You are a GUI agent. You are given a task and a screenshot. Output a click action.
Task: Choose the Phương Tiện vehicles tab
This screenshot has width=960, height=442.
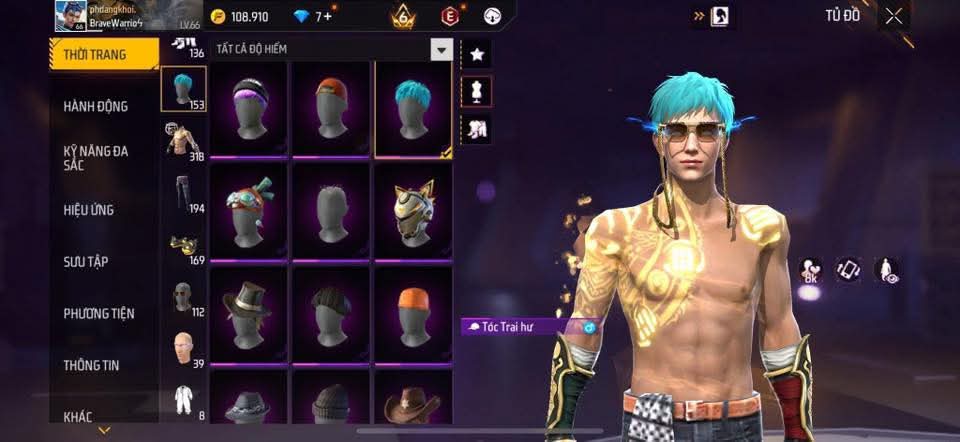98,314
